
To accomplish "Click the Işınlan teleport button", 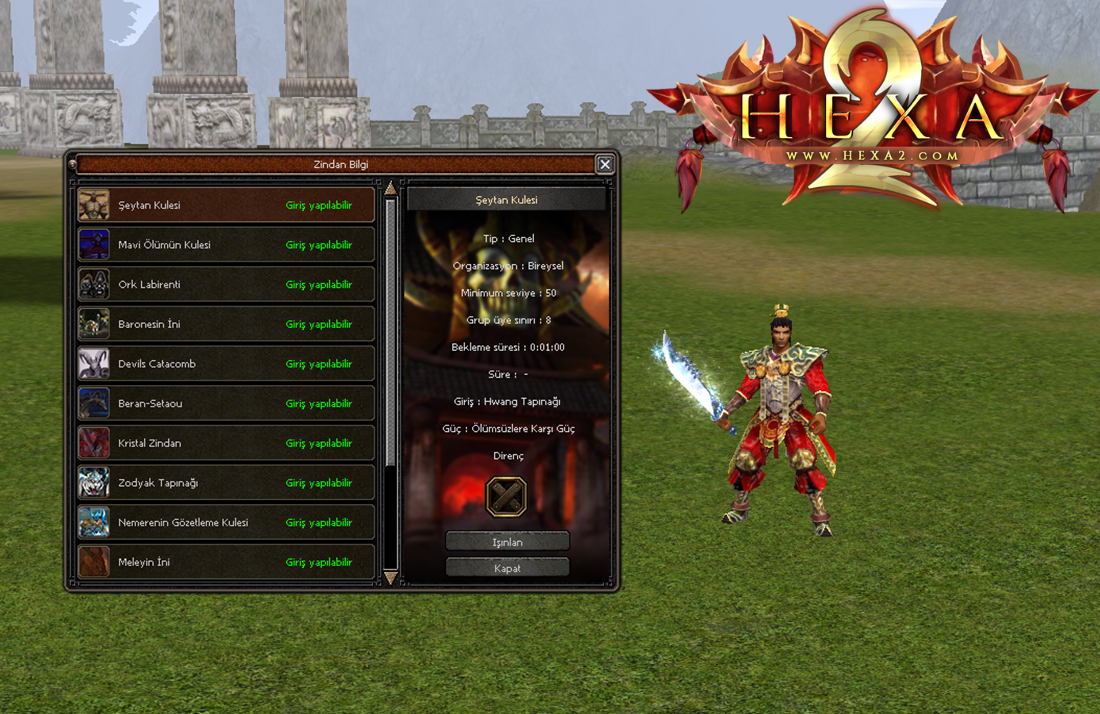I will (x=507, y=542).
